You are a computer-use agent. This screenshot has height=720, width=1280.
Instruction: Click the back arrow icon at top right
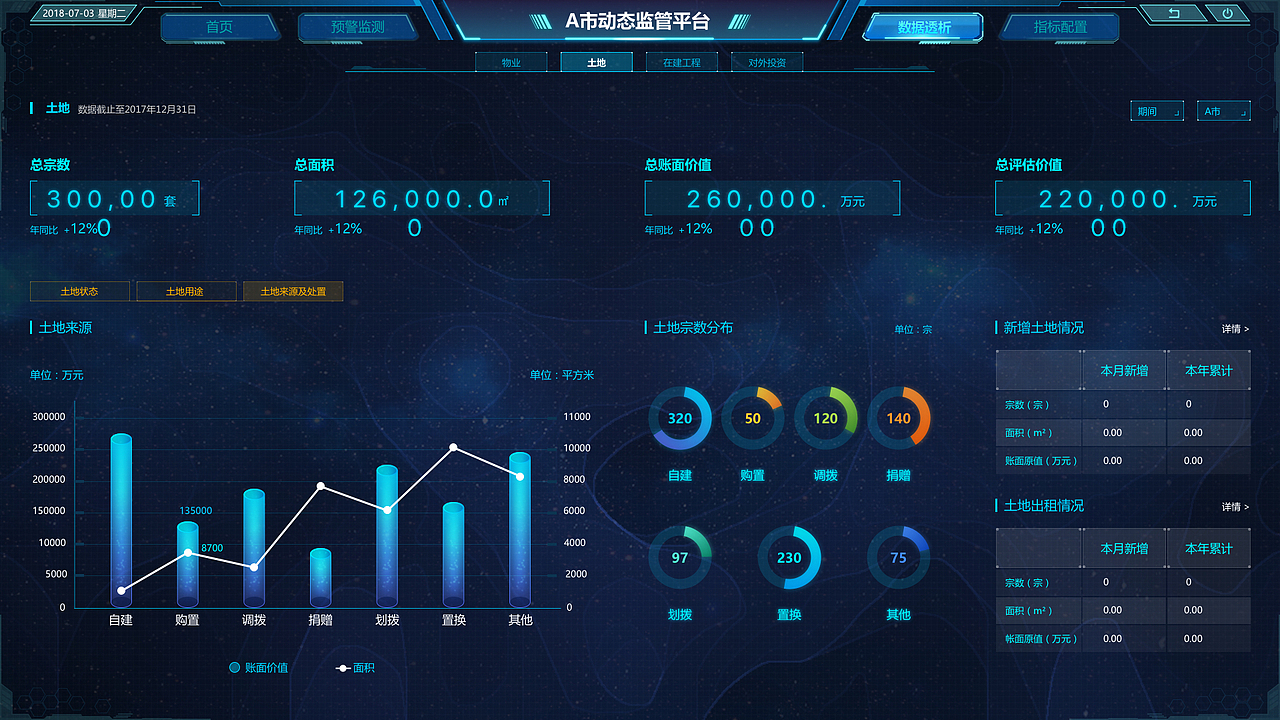[x=1172, y=13]
